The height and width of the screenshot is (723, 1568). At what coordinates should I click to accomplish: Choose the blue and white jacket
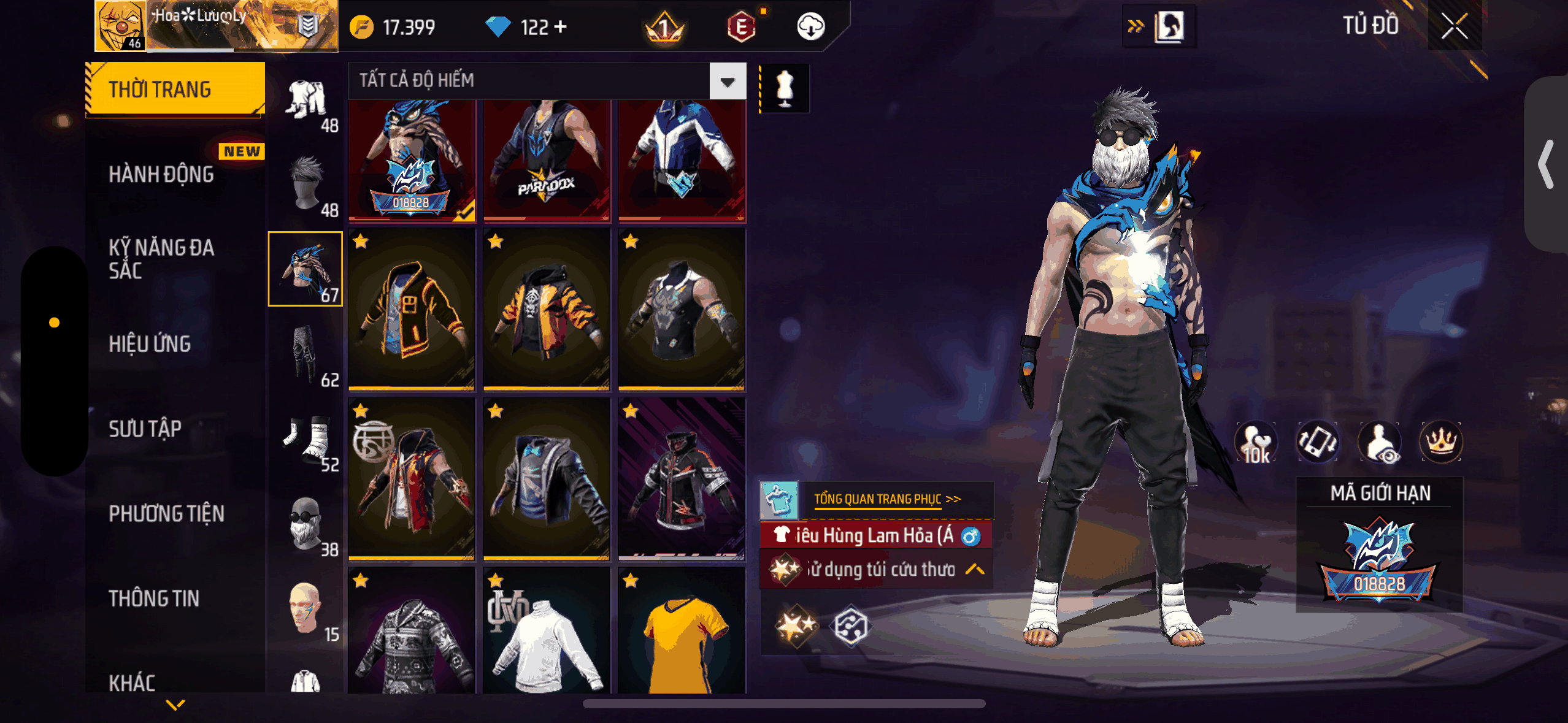[x=682, y=159]
